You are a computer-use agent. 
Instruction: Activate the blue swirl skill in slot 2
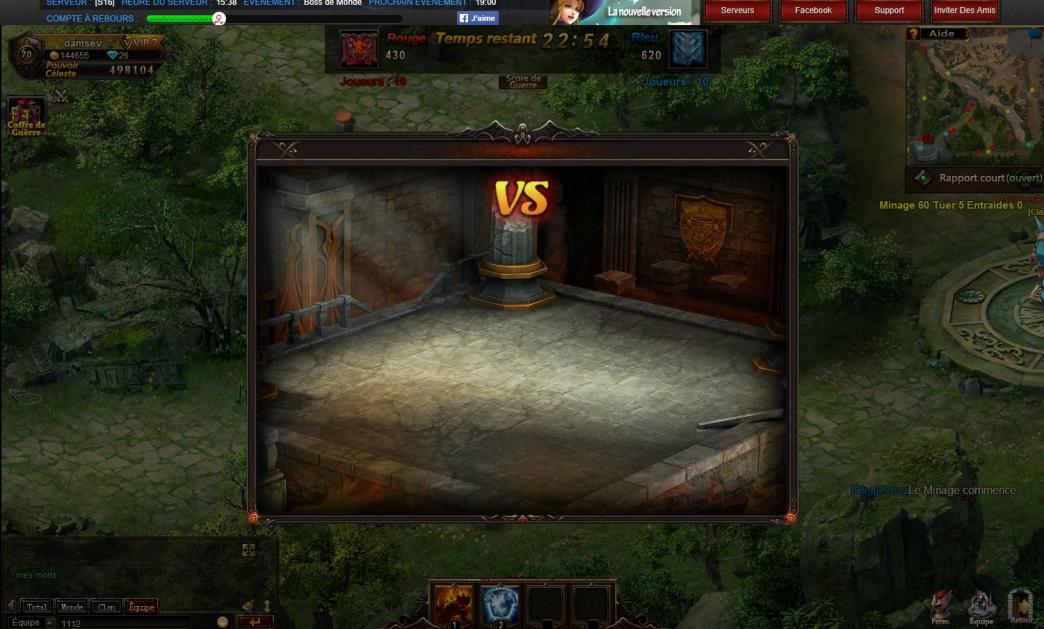[500, 605]
